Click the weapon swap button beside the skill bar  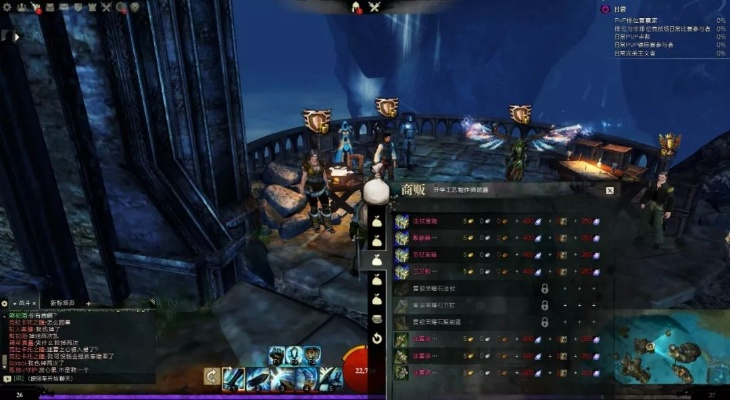211,376
